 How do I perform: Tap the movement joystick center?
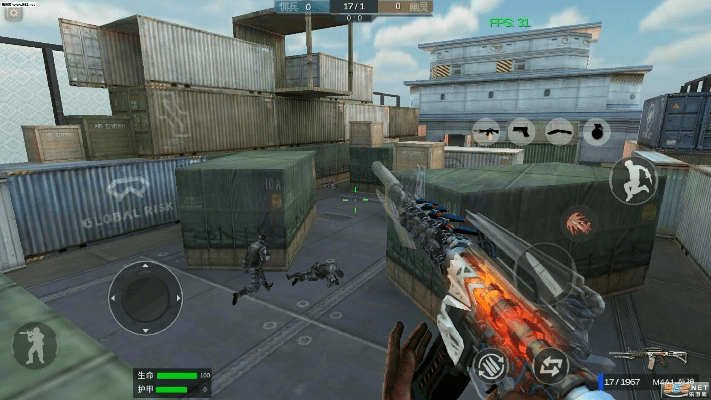click(x=145, y=297)
